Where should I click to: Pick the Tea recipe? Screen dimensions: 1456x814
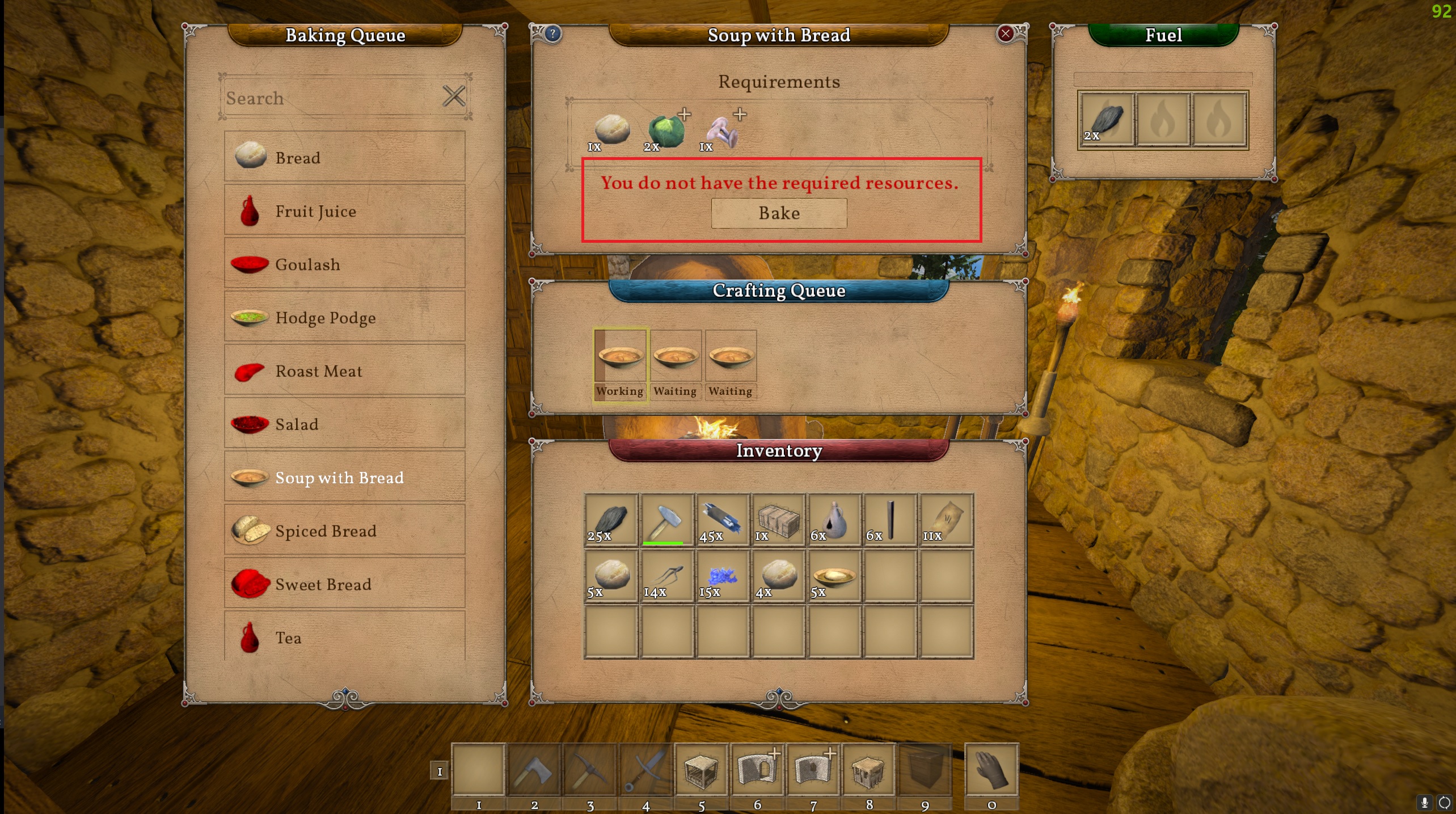[x=344, y=636]
